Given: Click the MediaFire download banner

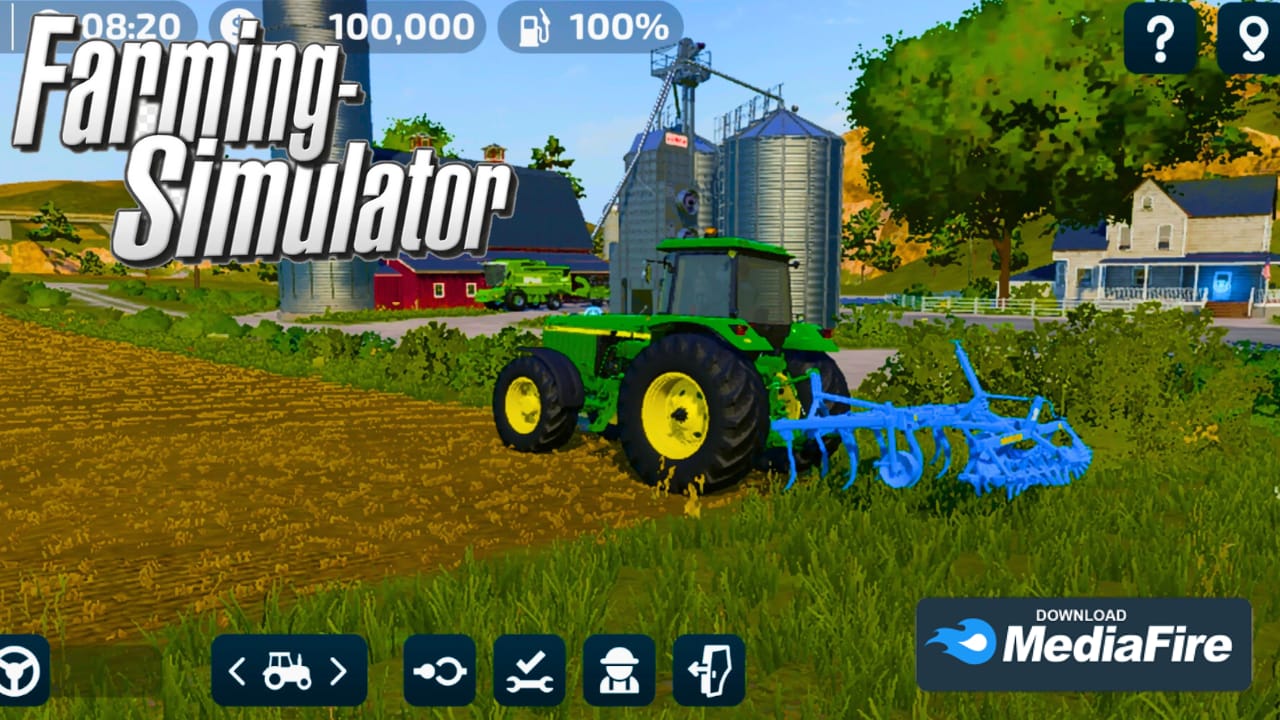Looking at the screenshot, I should [1083, 644].
